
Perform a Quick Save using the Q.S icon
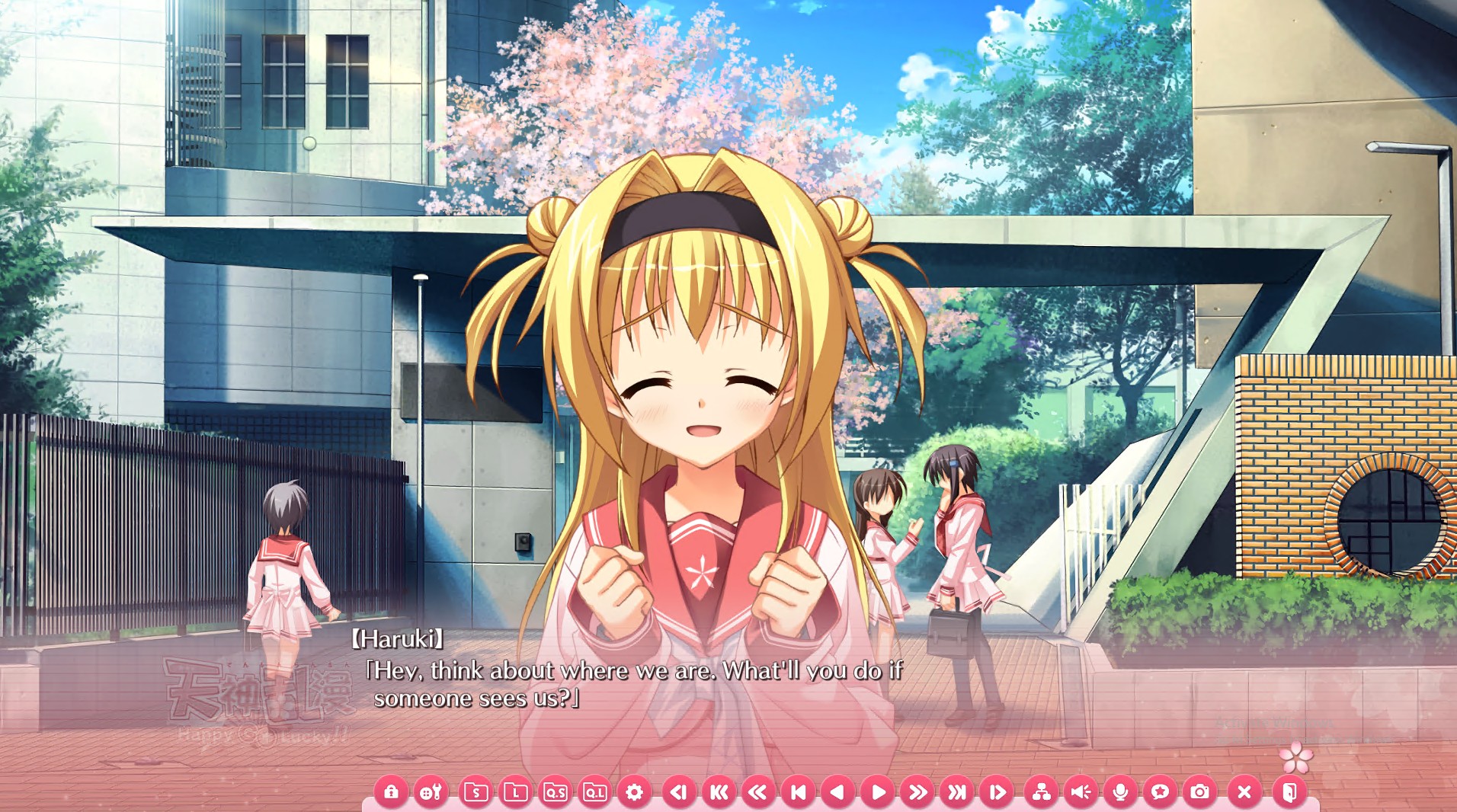coord(557,792)
